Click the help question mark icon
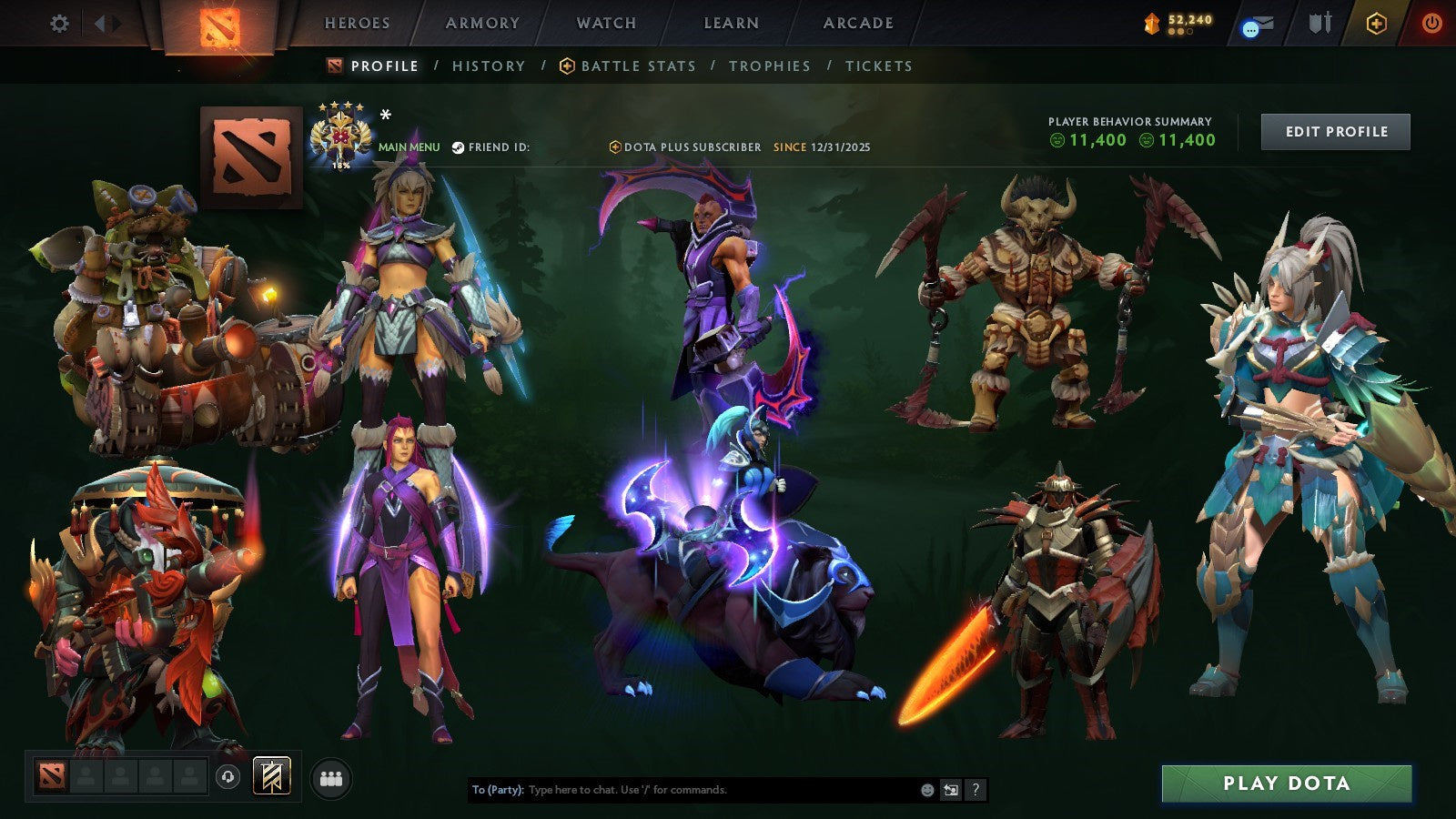The image size is (1456, 819). pos(976,790)
